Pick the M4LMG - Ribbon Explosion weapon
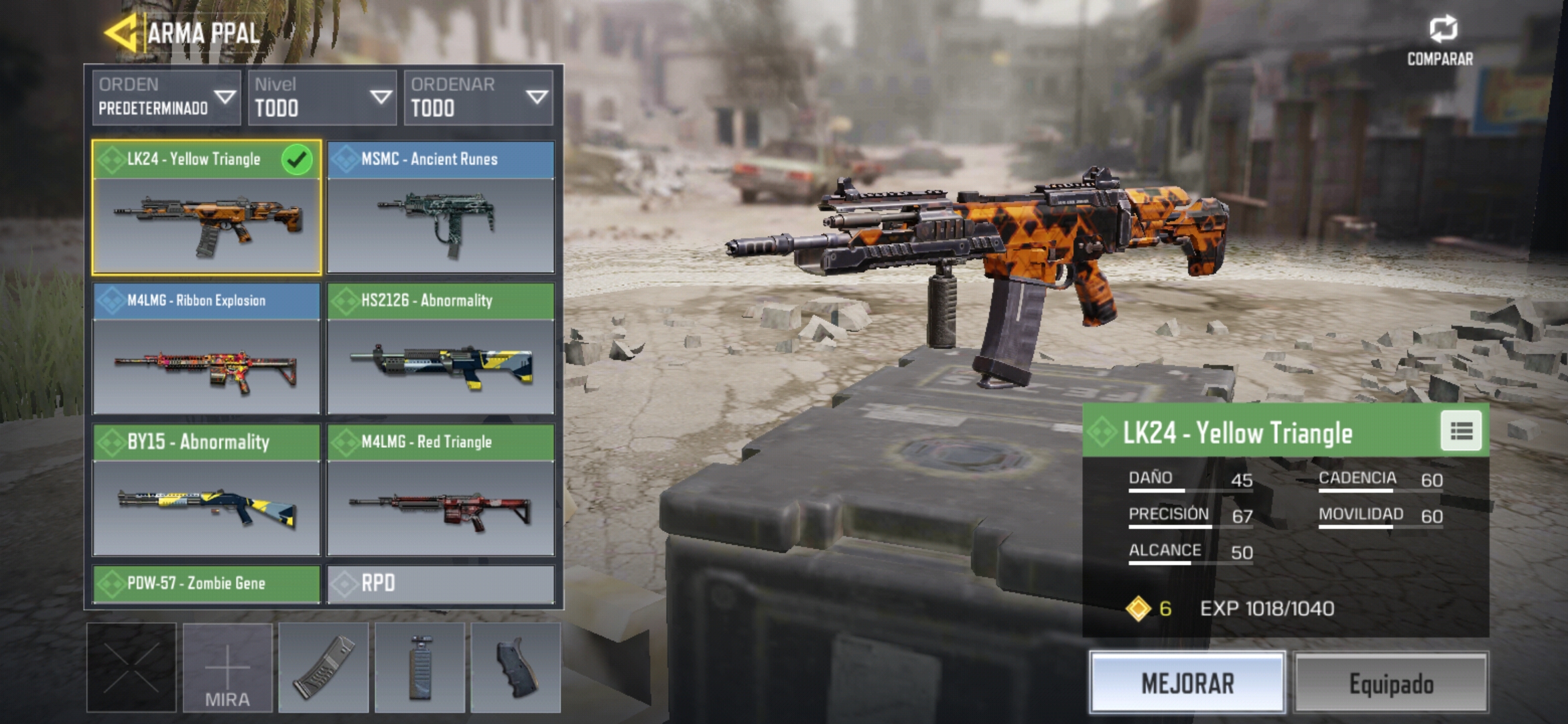1568x724 pixels. pos(206,349)
